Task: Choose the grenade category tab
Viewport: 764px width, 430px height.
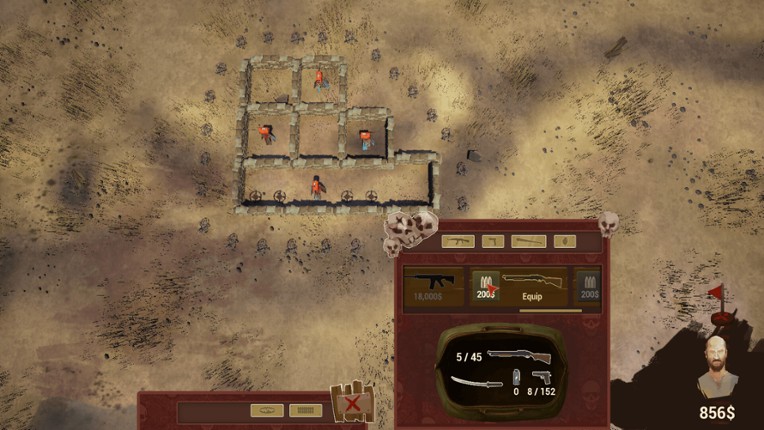Action: coord(564,241)
